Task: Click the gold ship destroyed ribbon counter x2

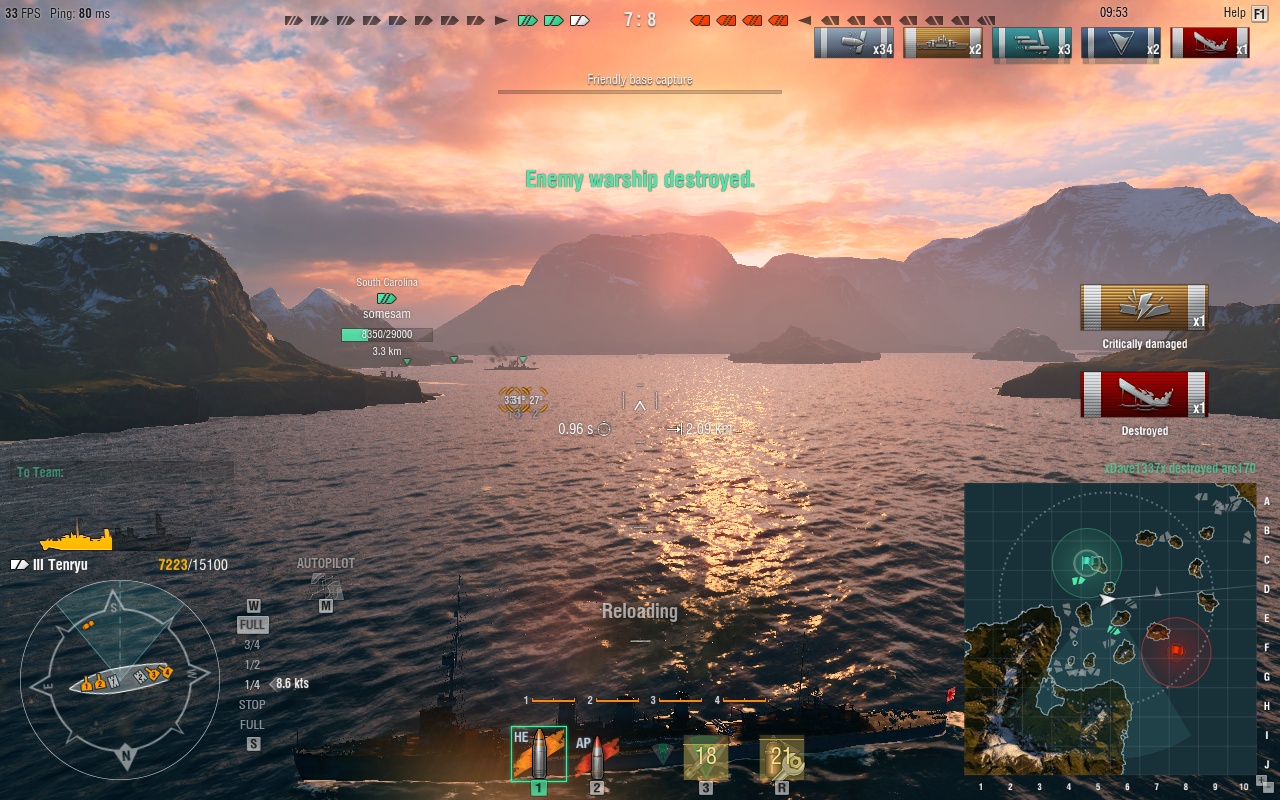Action: click(941, 42)
